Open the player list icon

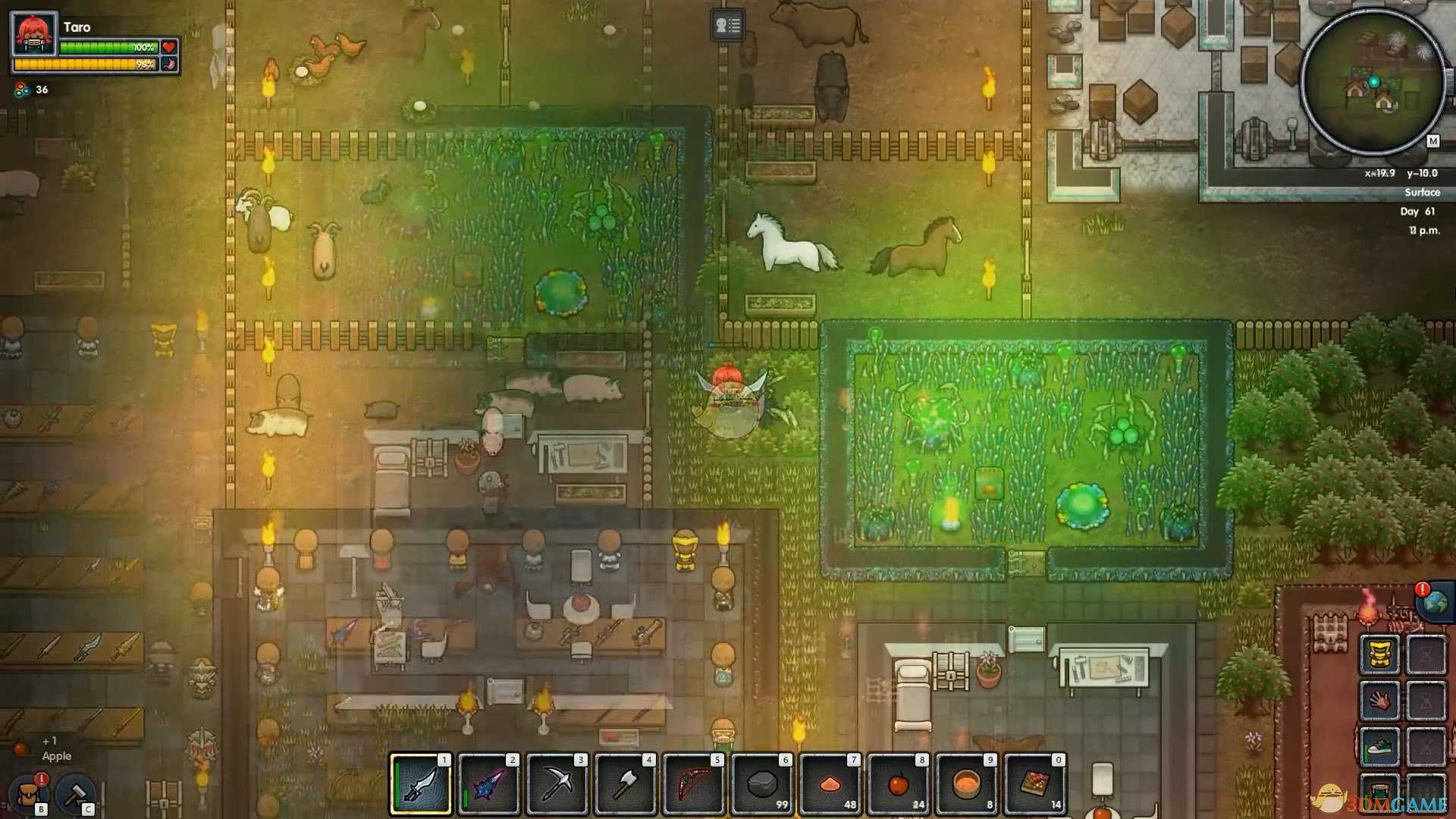pos(727,26)
